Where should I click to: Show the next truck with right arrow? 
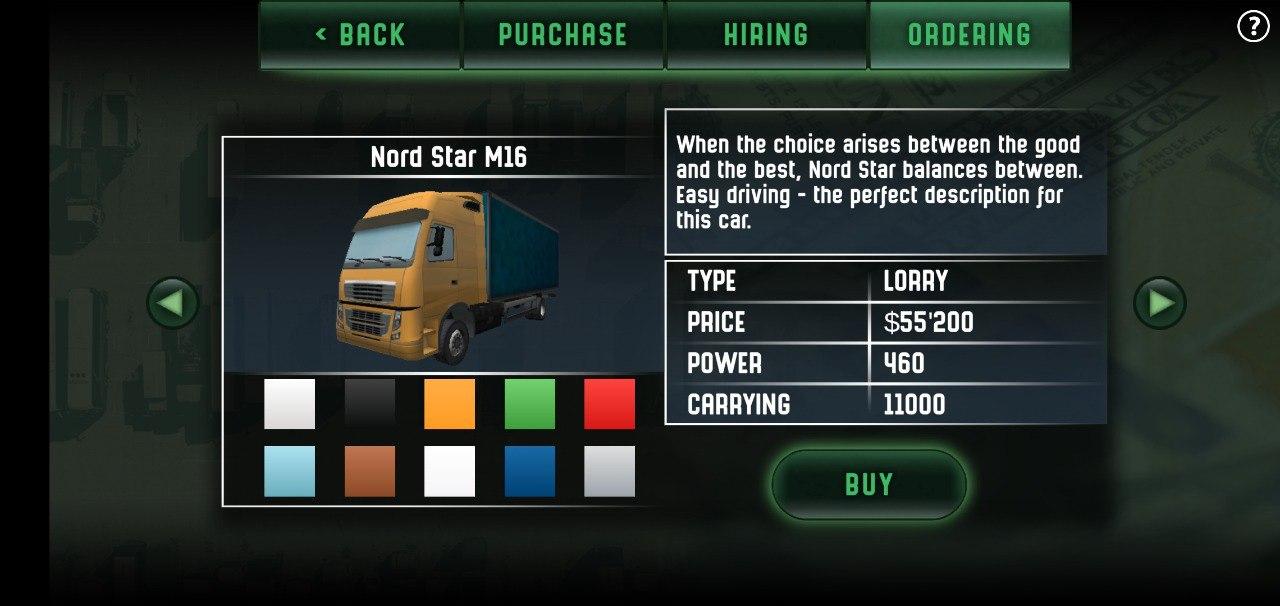pos(1160,303)
